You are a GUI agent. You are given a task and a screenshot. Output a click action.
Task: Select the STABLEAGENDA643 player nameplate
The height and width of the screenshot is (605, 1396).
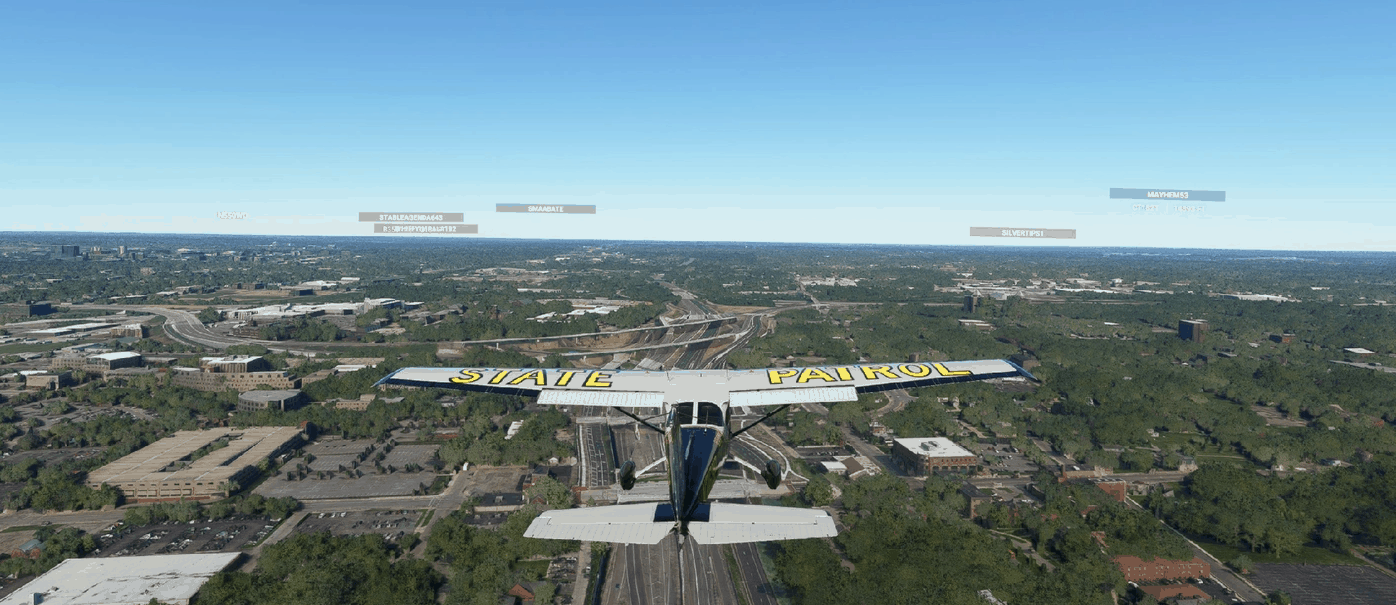point(411,217)
